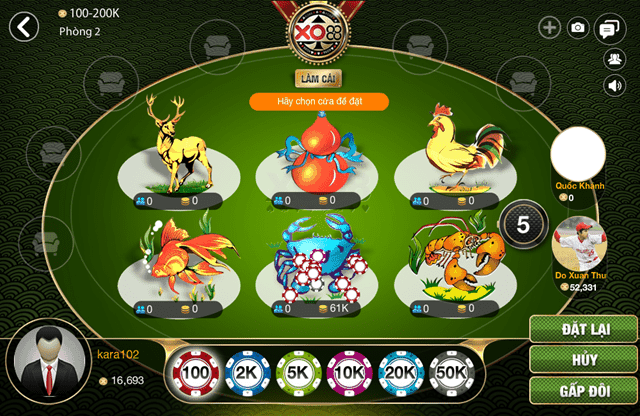Screen dimensions: 640x416
Task: Pick the lobster betting tile
Action: pyautogui.click(x=459, y=262)
